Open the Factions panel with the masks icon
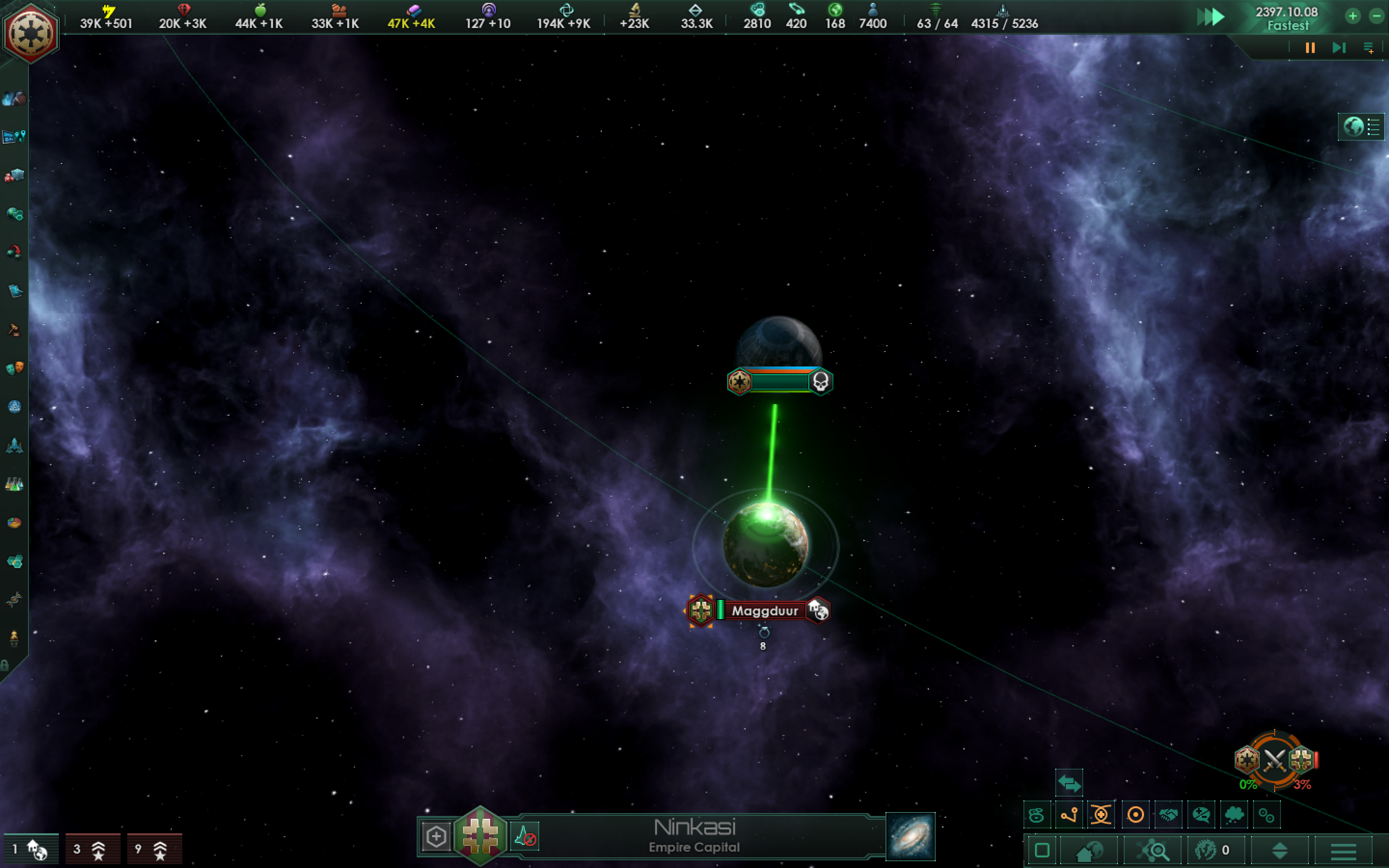Screen dimensions: 1389x868 tap(14, 368)
